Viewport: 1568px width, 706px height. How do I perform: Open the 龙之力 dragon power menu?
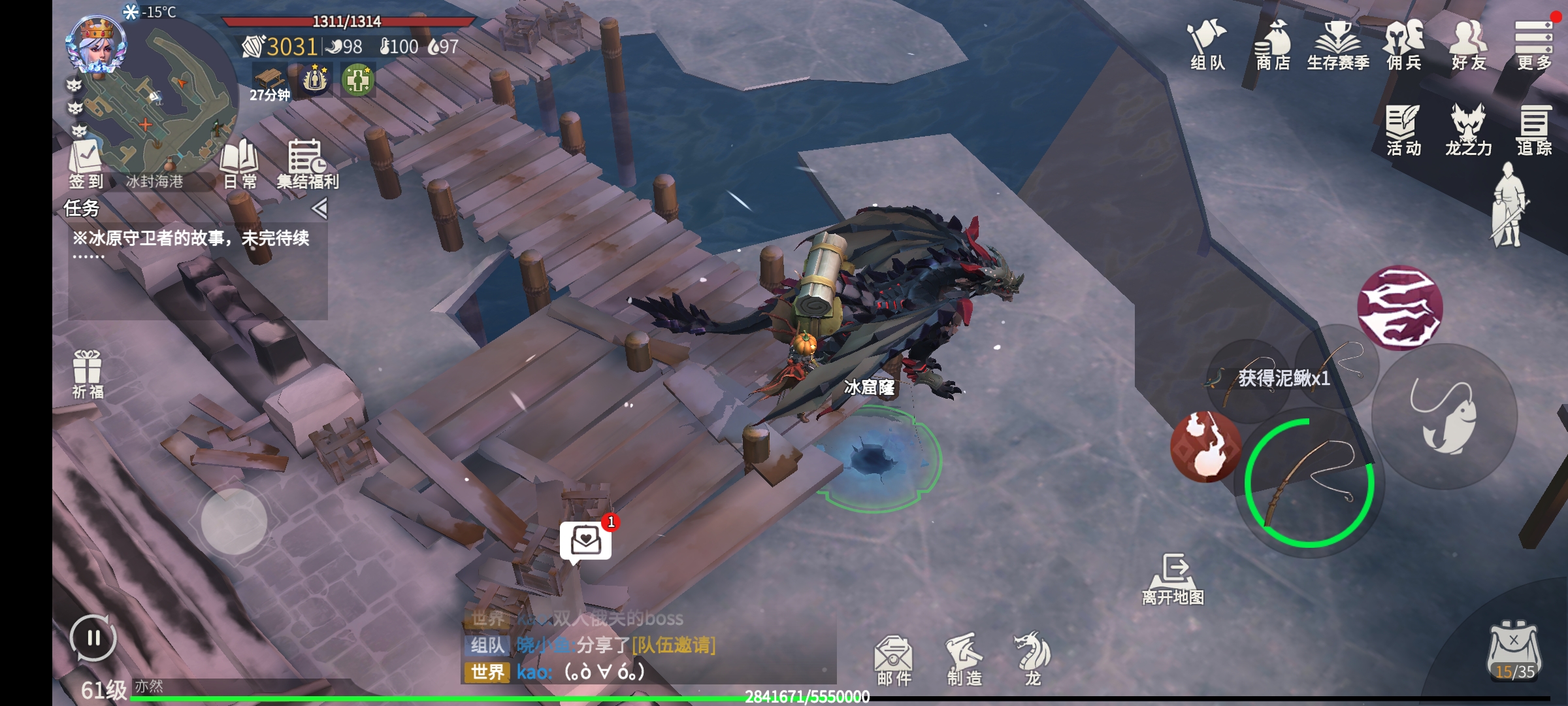1468,130
